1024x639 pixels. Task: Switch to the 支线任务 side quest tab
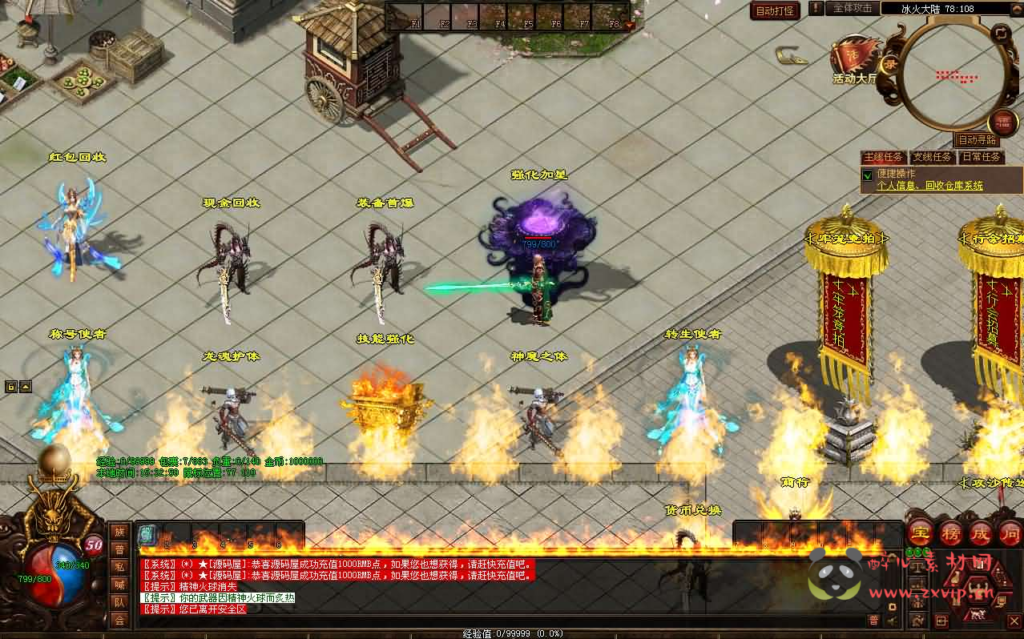[x=932, y=157]
